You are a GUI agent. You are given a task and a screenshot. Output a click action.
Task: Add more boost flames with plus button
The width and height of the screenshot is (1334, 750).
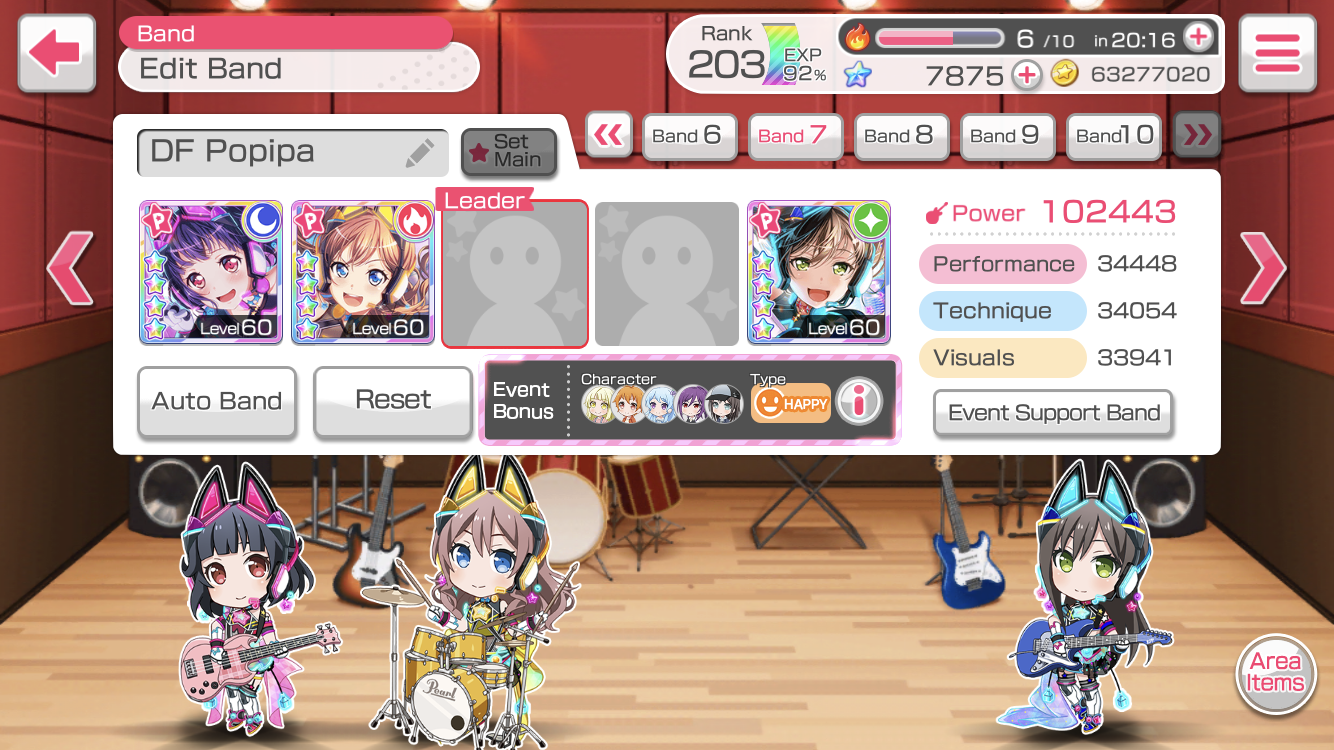coord(1197,38)
